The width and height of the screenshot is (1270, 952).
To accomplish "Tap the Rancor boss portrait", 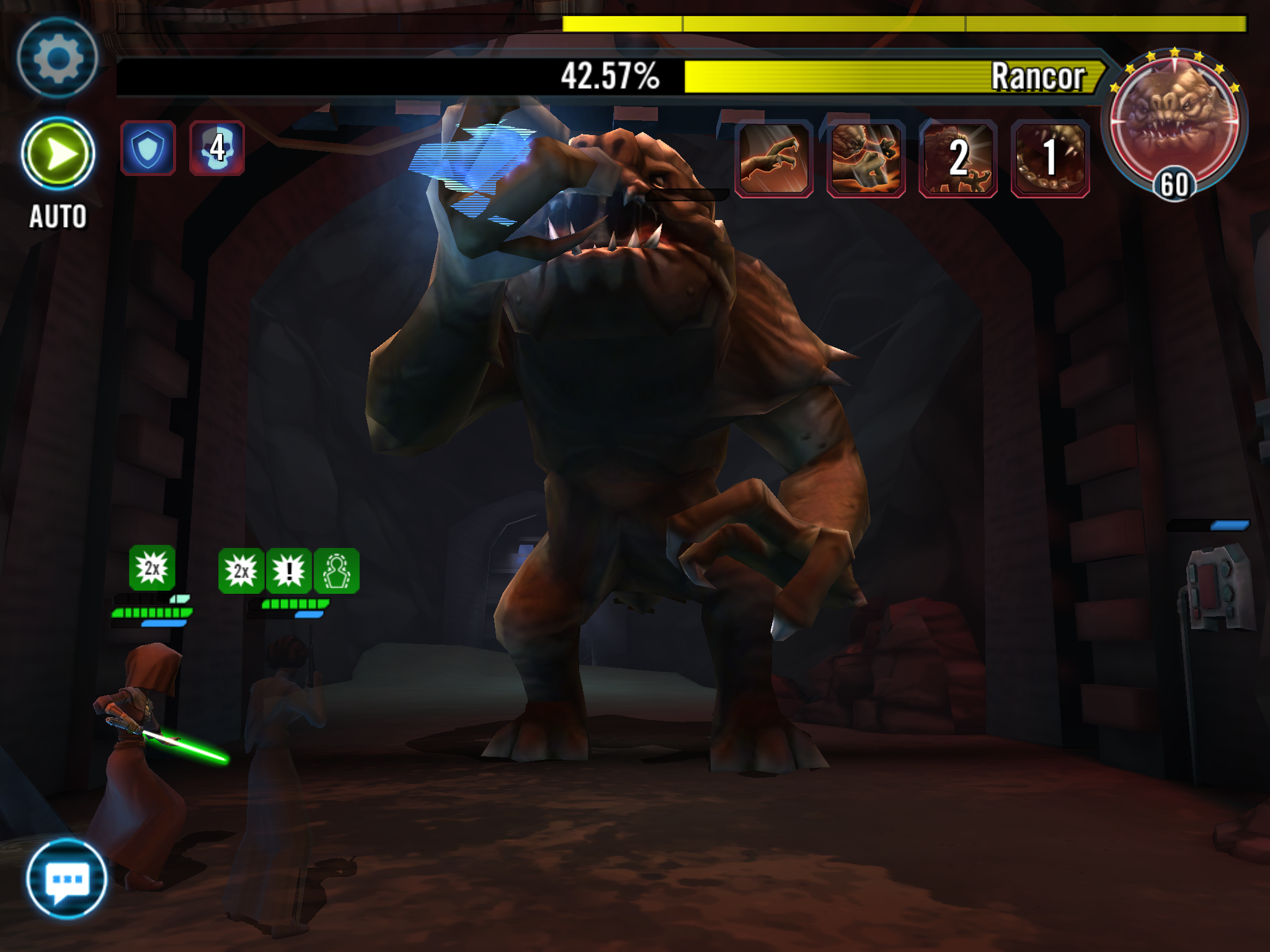I will (1174, 123).
